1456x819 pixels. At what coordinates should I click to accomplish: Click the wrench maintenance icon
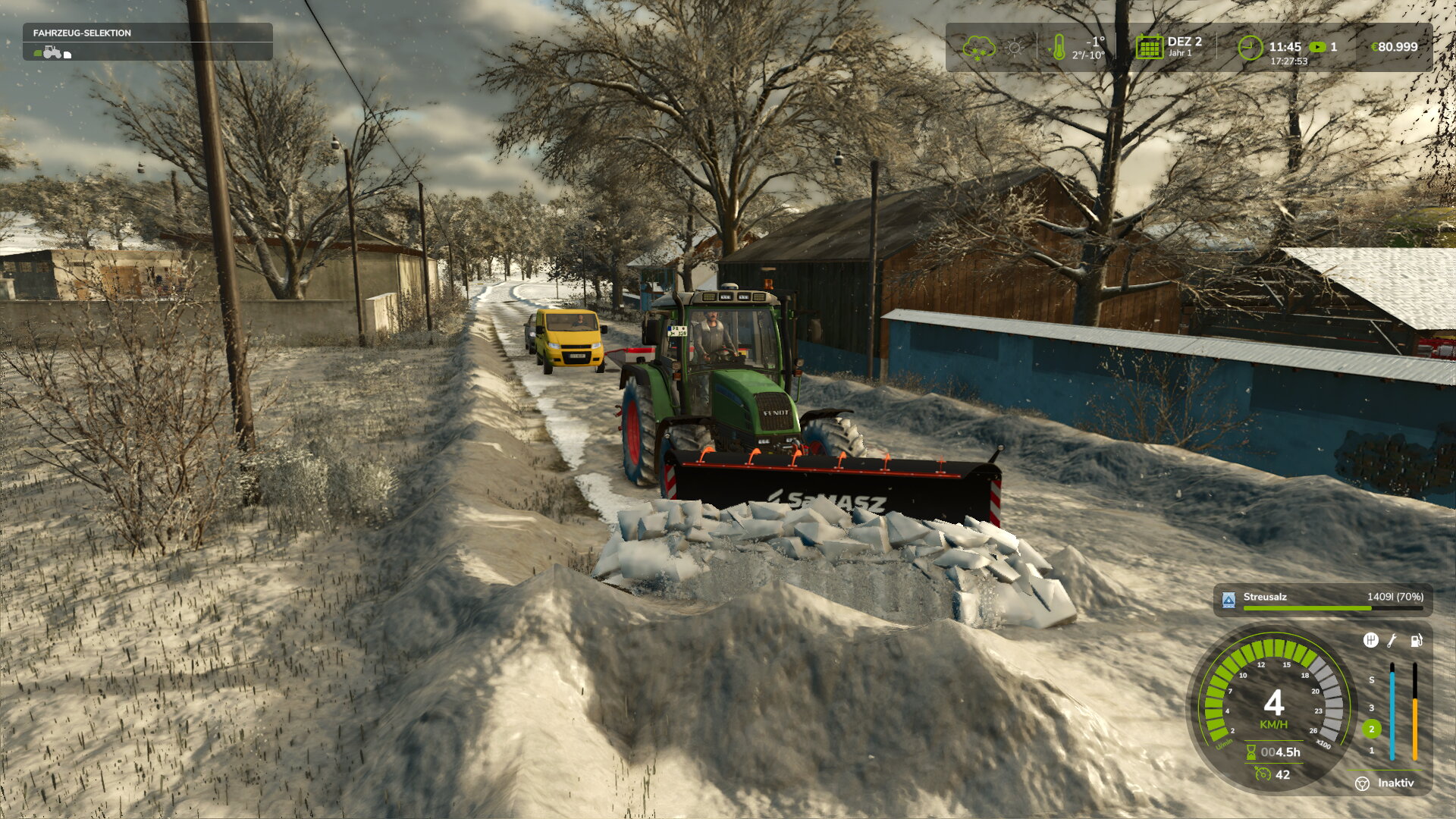[x=1392, y=642]
